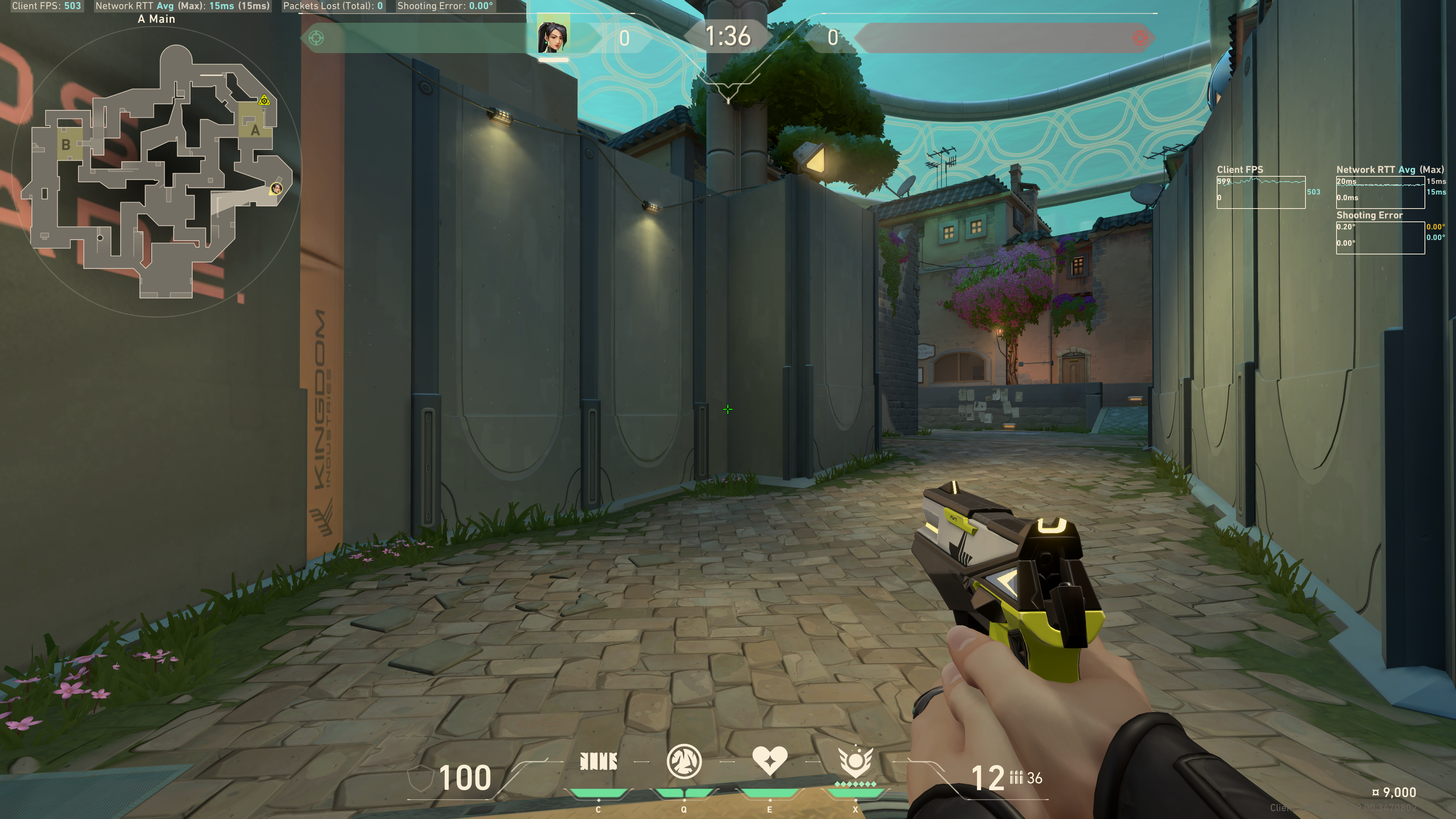
Task: Activate the Resurrection ultimate ability icon
Action: [855, 761]
